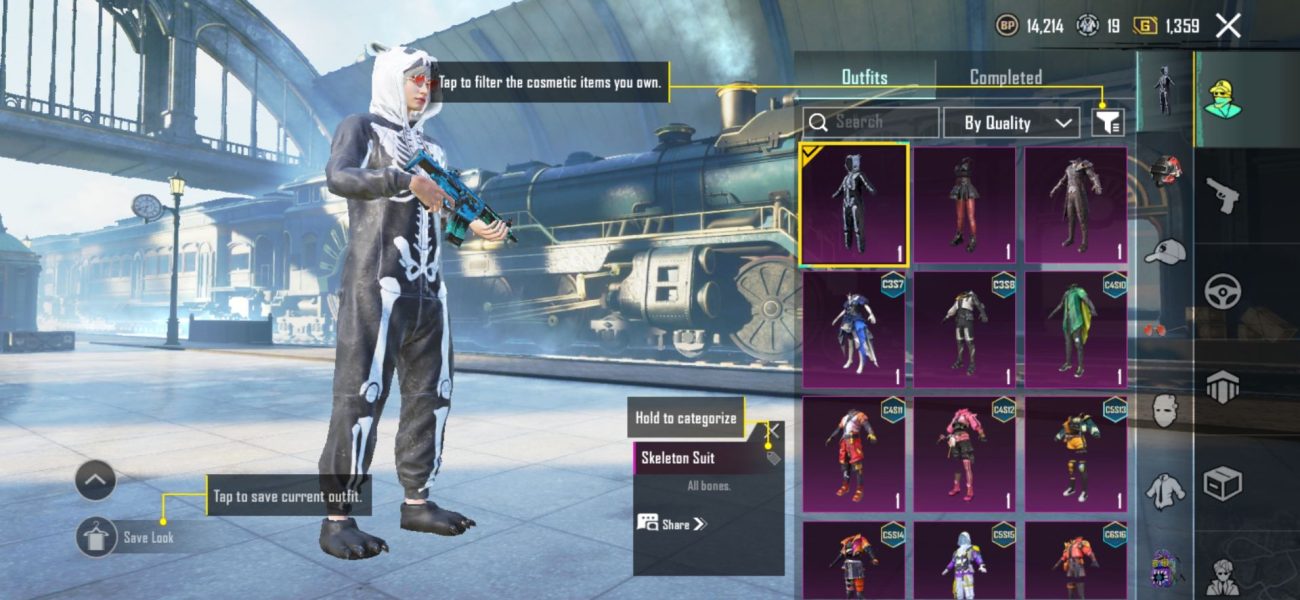The width and height of the screenshot is (1300, 600).
Task: Save the current look
Action: [96, 537]
